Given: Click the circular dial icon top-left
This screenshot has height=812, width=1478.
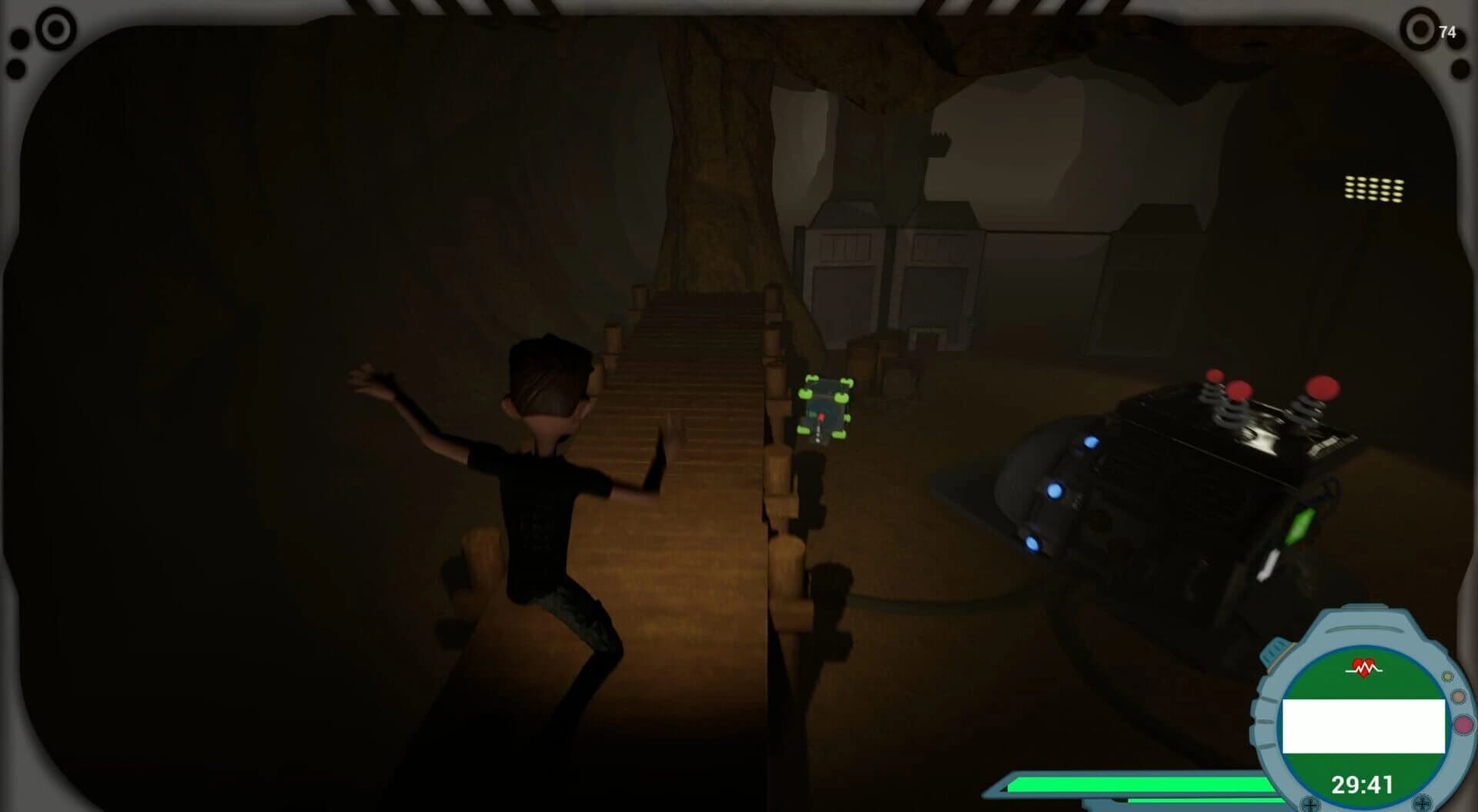Looking at the screenshot, I should pos(55,29).
